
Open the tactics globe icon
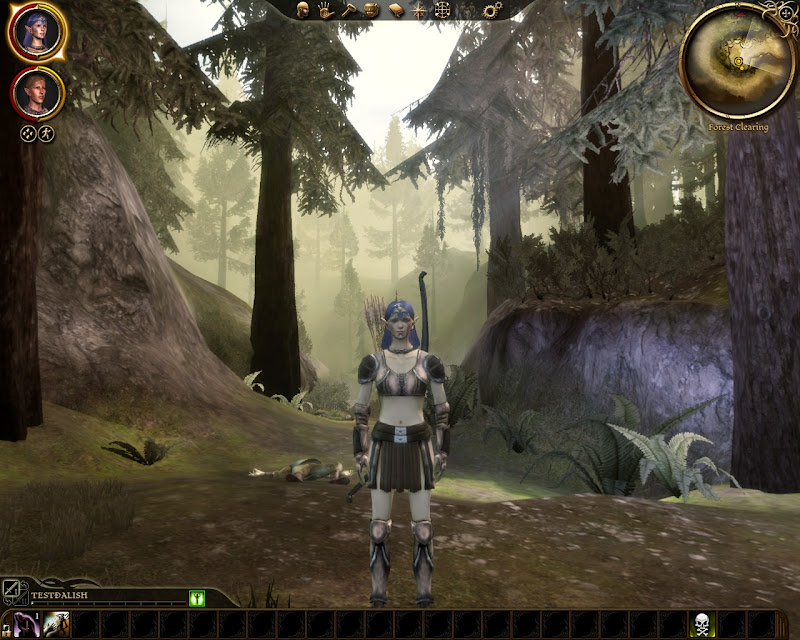point(443,10)
